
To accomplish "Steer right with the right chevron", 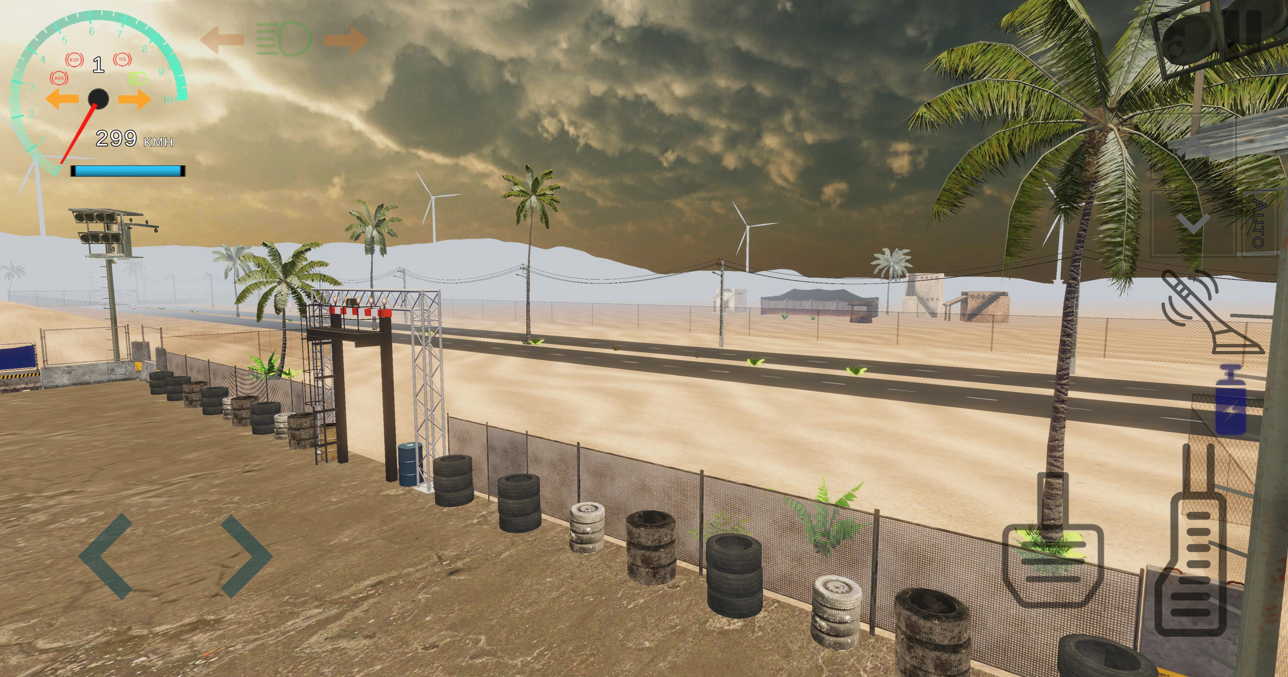I will tap(245, 557).
